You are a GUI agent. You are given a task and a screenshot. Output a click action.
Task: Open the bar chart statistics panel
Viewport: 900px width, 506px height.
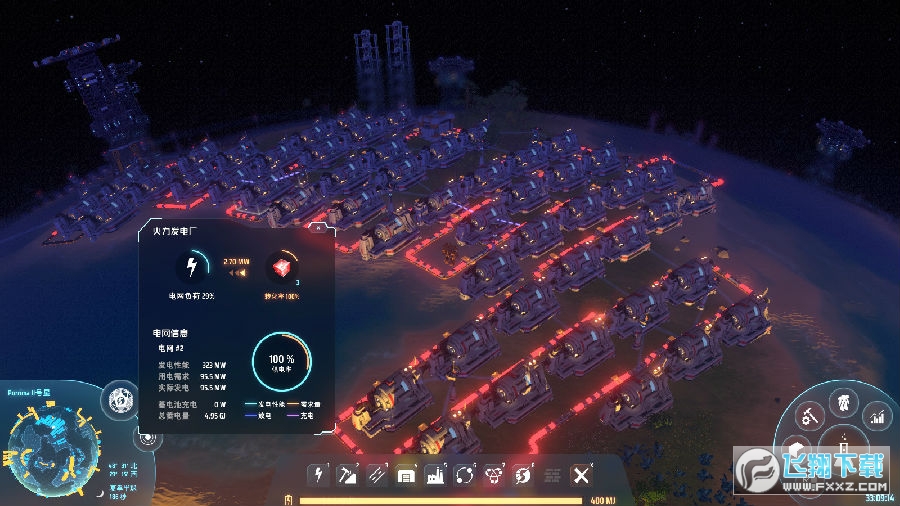point(877,415)
